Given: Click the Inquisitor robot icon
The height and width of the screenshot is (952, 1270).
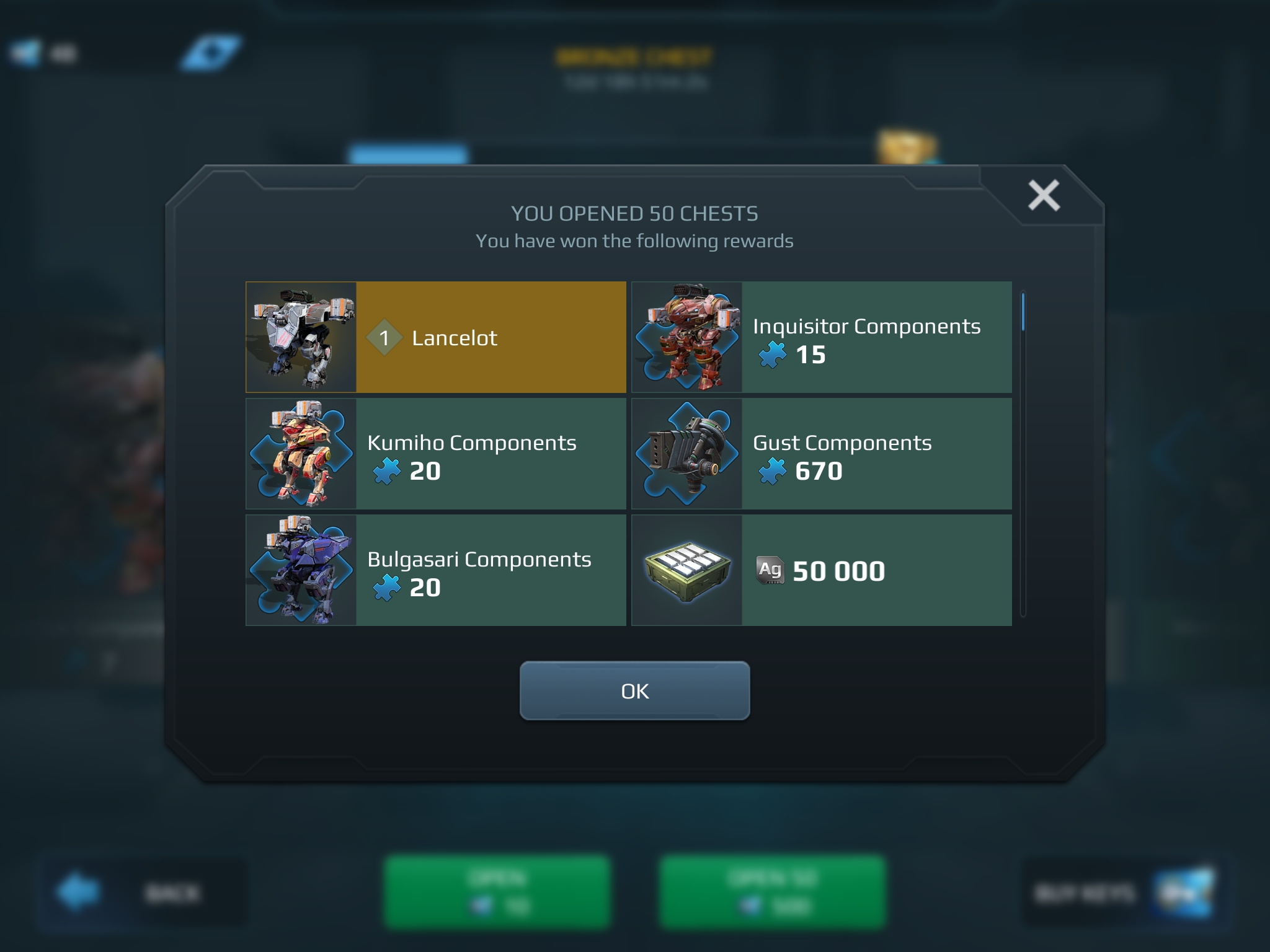Looking at the screenshot, I should [687, 338].
